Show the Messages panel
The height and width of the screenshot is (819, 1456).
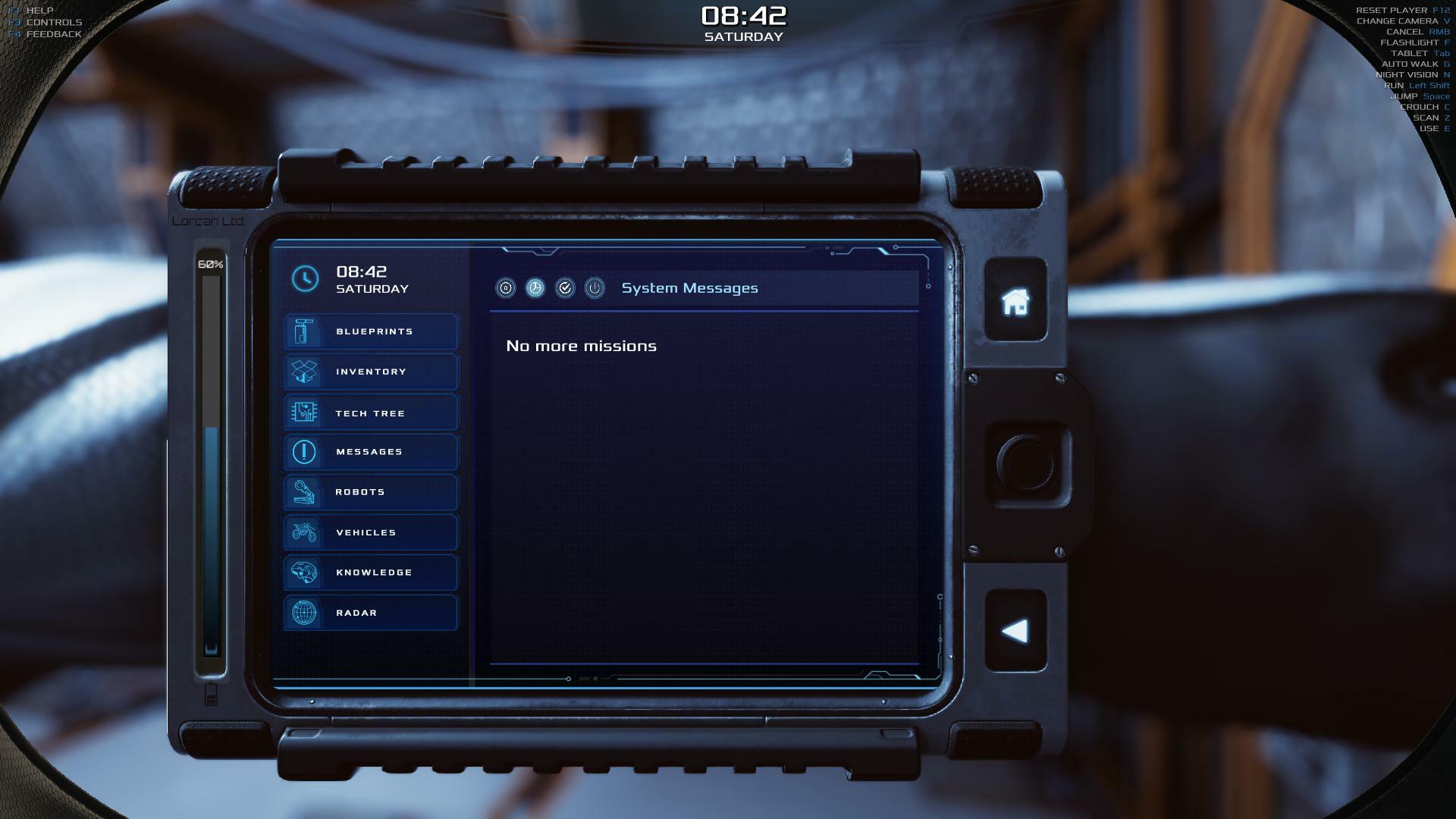[x=371, y=452]
